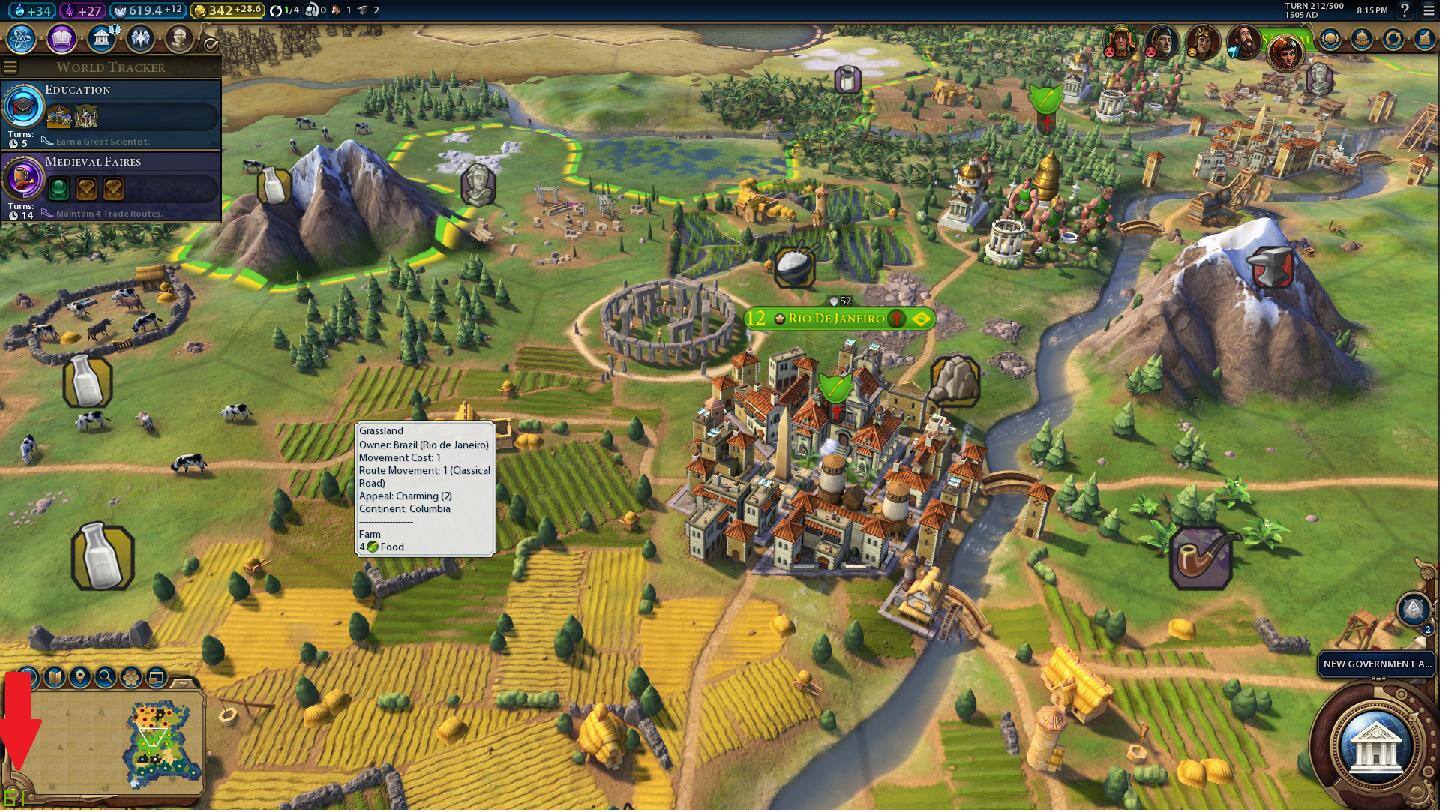This screenshot has height=812, width=1444.
Task: Open the city-states globe button
Action: coord(1330,39)
